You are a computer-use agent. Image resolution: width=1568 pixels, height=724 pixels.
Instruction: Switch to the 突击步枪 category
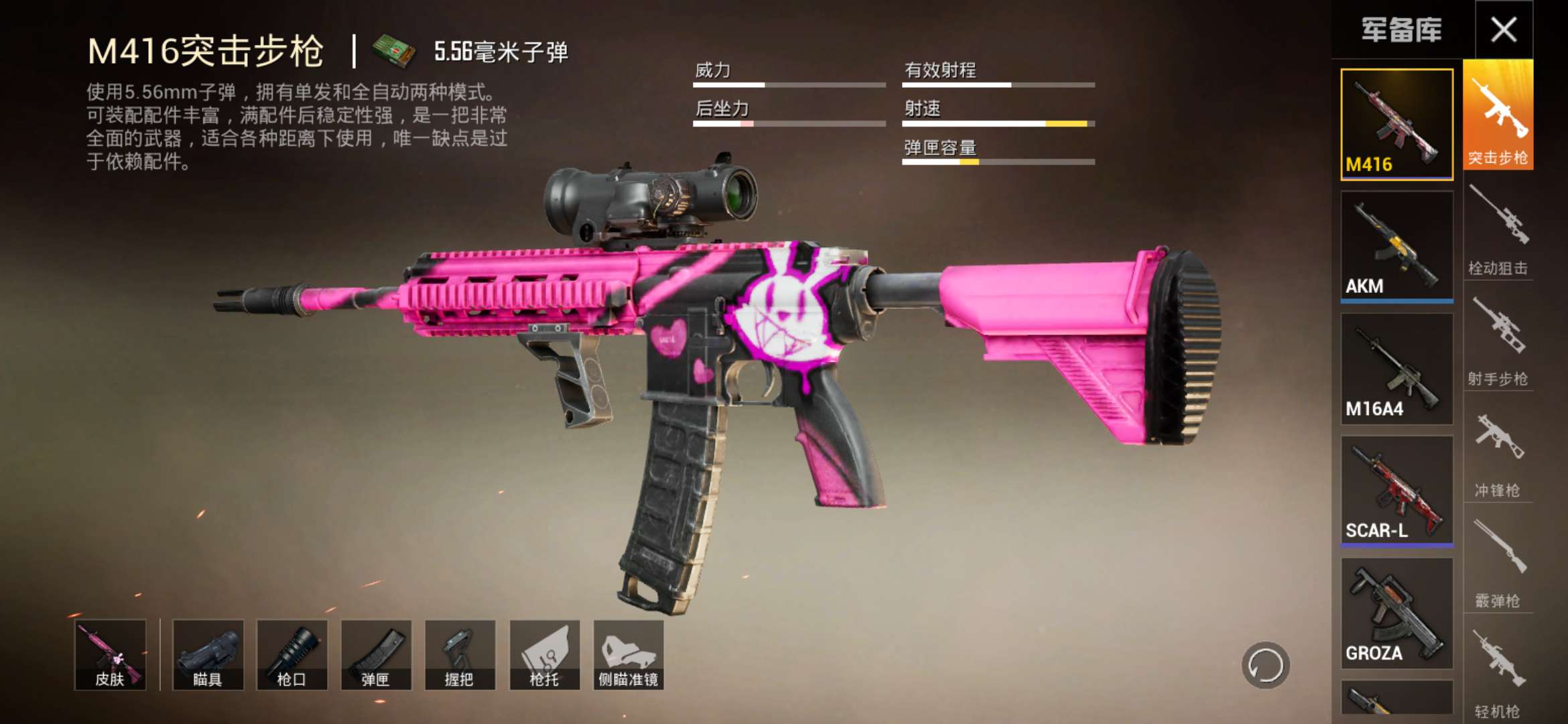point(1498,115)
